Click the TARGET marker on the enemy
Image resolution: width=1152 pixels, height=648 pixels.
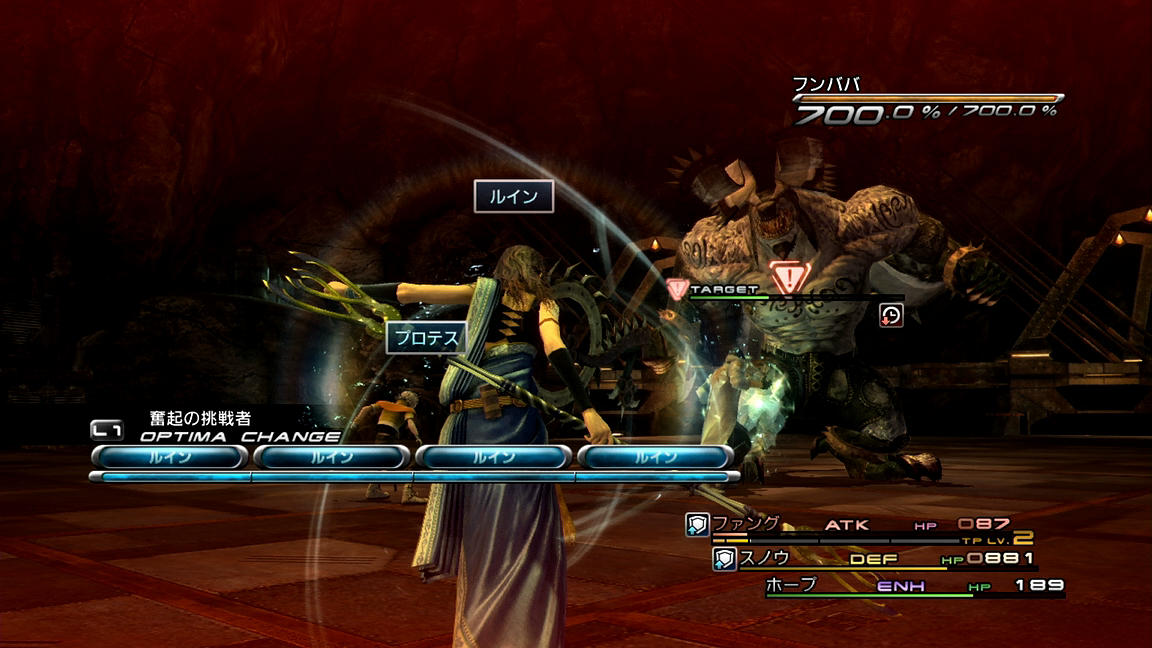tap(724, 289)
